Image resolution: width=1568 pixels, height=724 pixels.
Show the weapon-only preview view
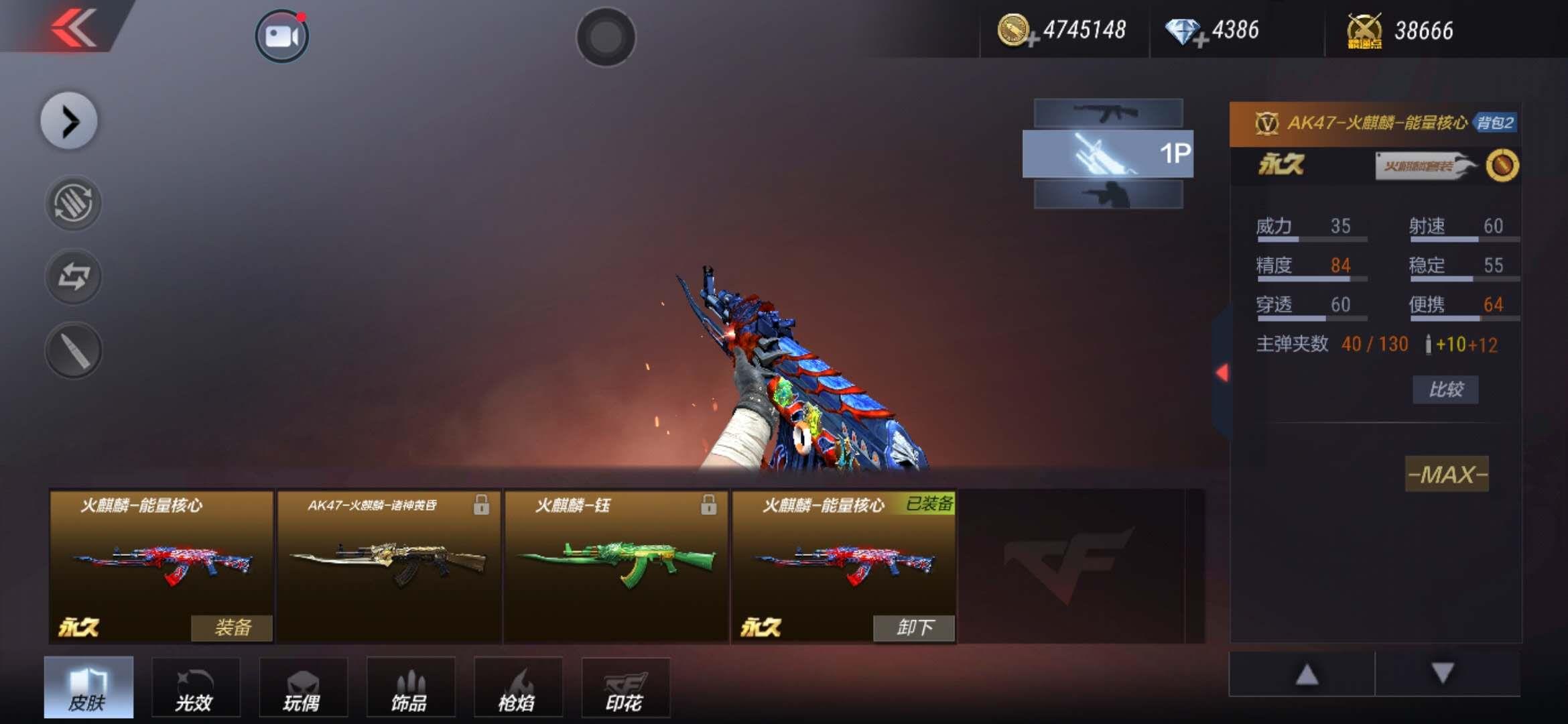coord(1108,113)
